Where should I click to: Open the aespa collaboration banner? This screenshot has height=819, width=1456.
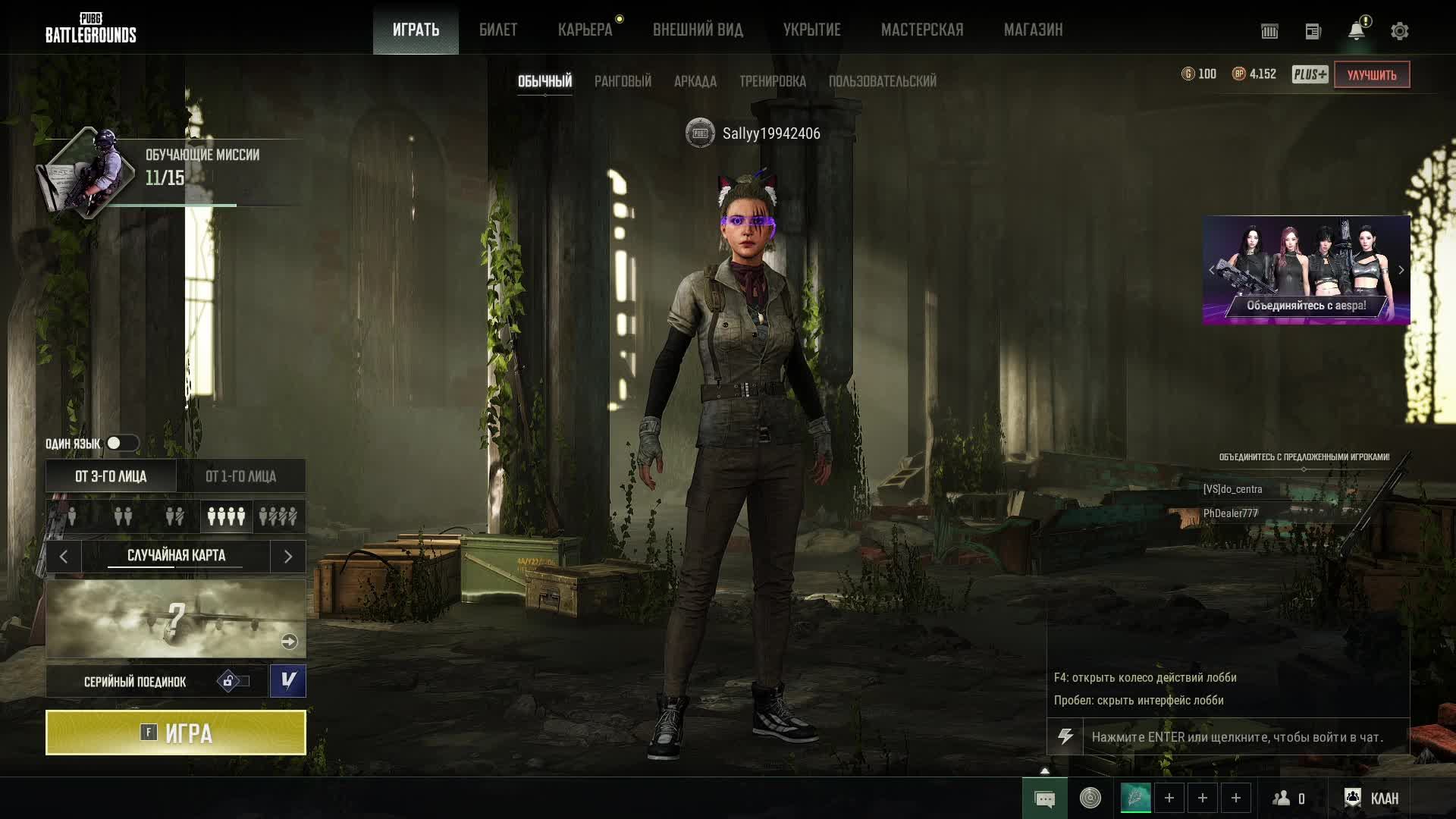pyautogui.click(x=1306, y=270)
